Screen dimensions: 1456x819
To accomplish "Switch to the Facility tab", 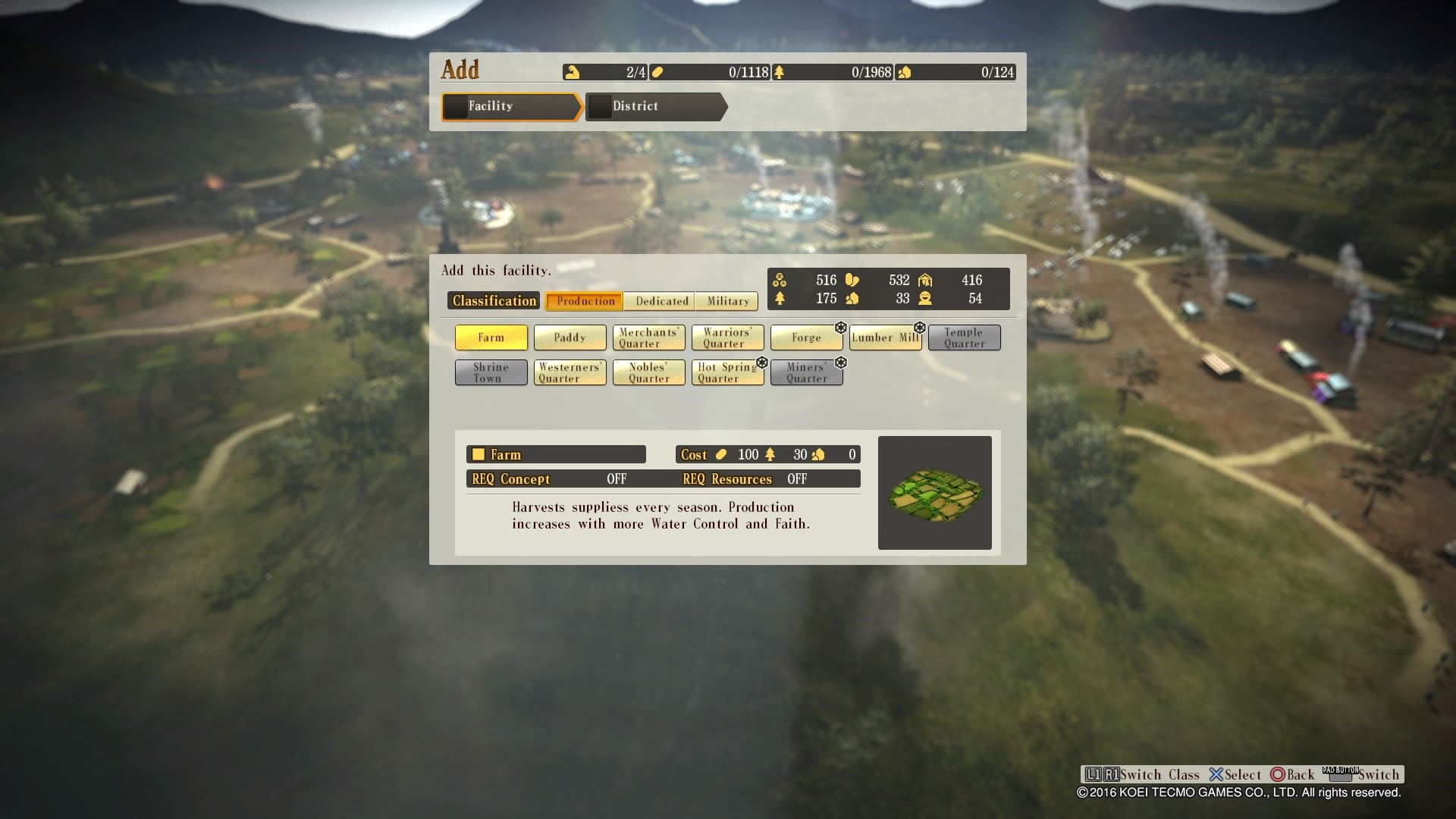I will [x=511, y=107].
